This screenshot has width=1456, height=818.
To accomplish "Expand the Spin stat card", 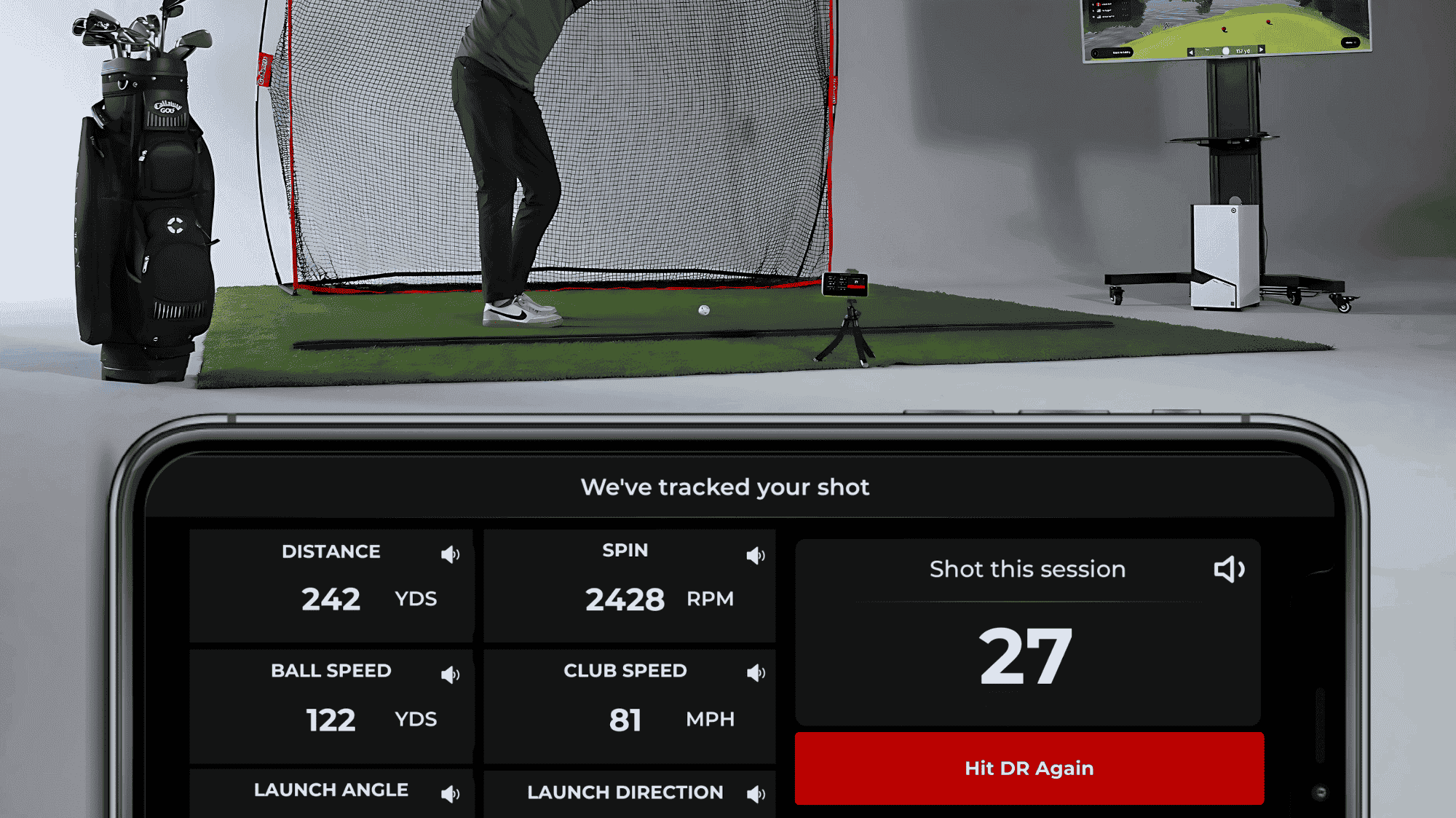I will (630, 583).
